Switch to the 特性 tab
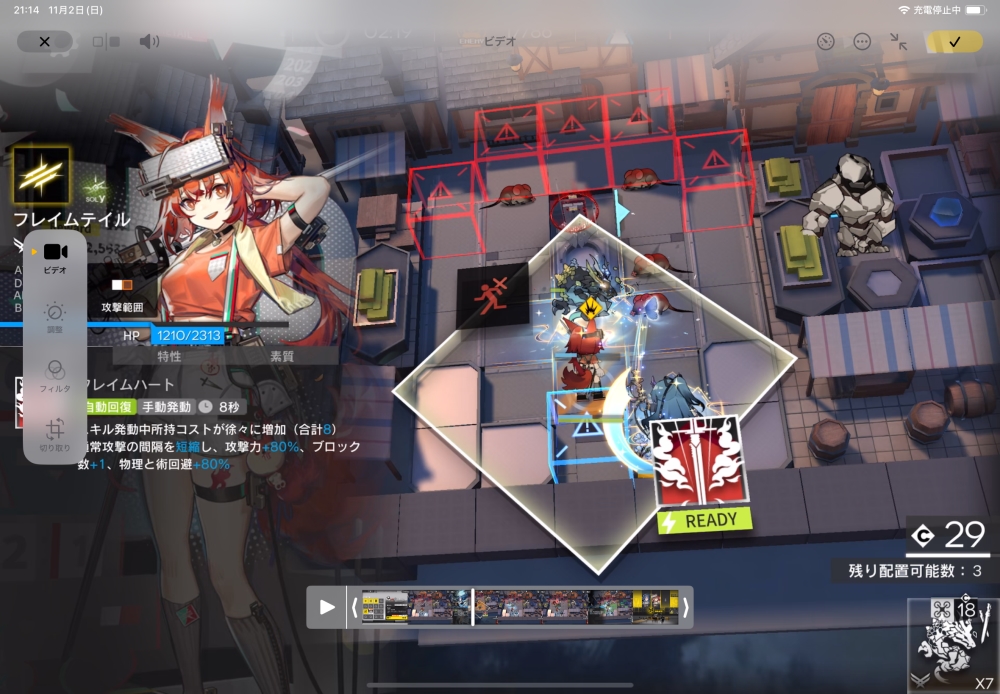Screen dimensions: 1000x694 170,356
